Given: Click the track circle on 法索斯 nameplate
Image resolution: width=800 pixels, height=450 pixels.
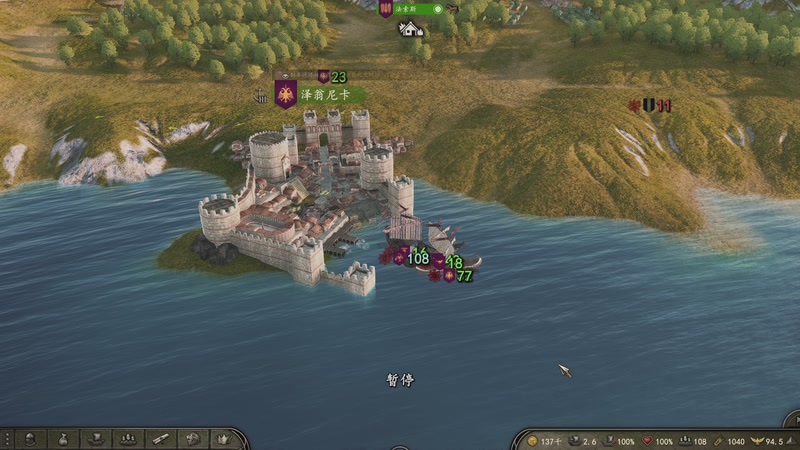Looking at the screenshot, I should 437,9.
